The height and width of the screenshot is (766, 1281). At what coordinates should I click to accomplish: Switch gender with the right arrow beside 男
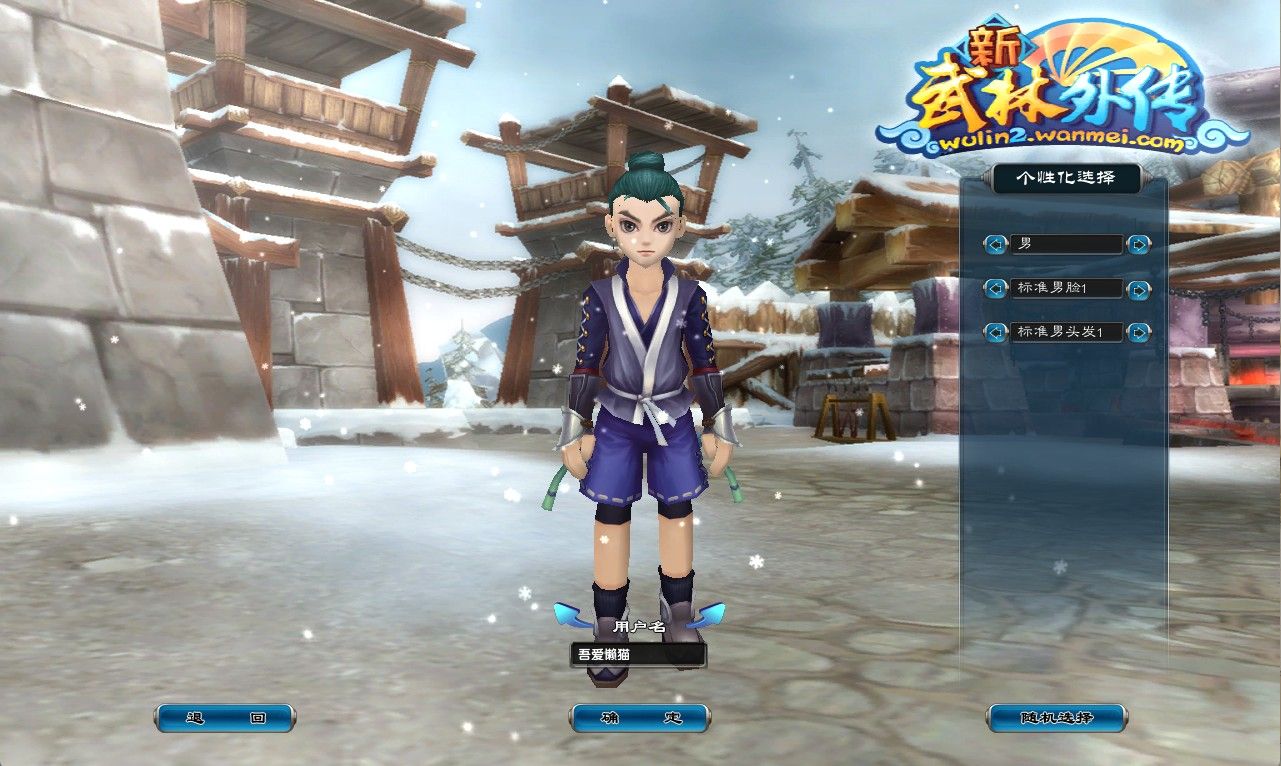coord(1138,244)
